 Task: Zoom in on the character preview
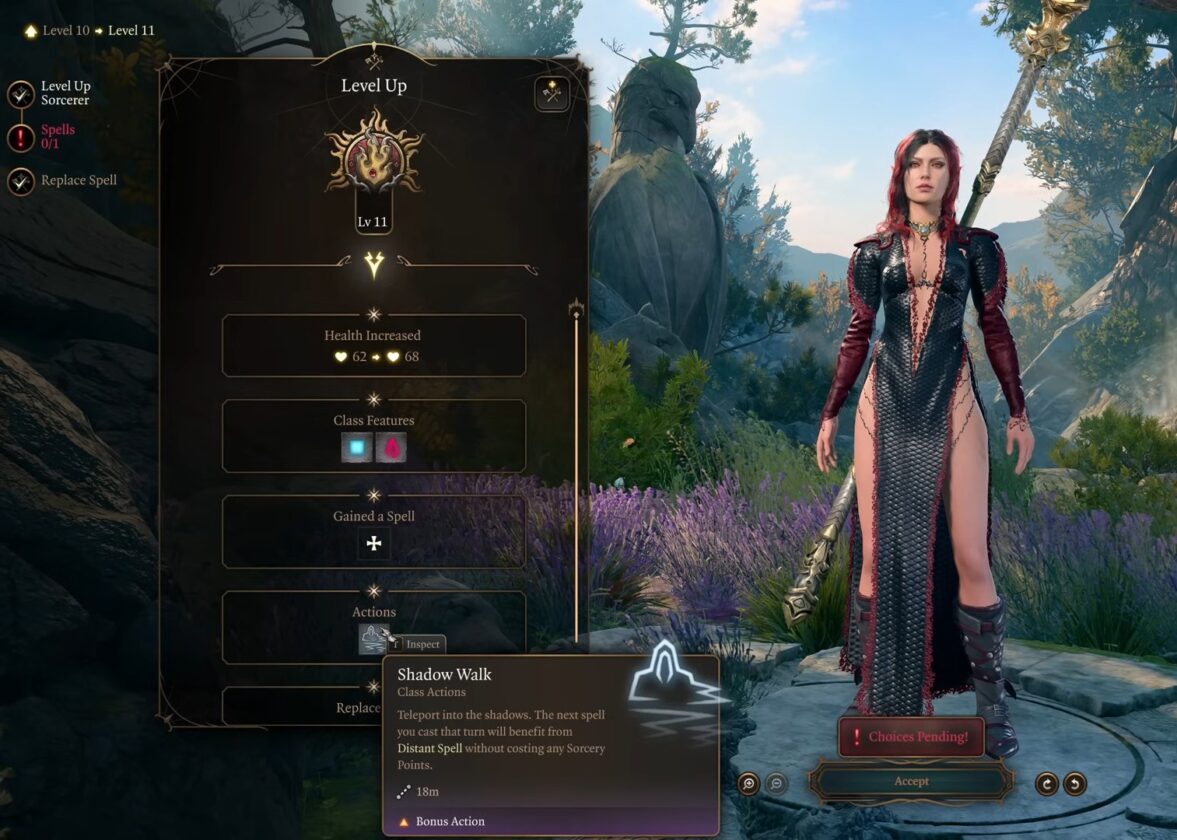[749, 783]
